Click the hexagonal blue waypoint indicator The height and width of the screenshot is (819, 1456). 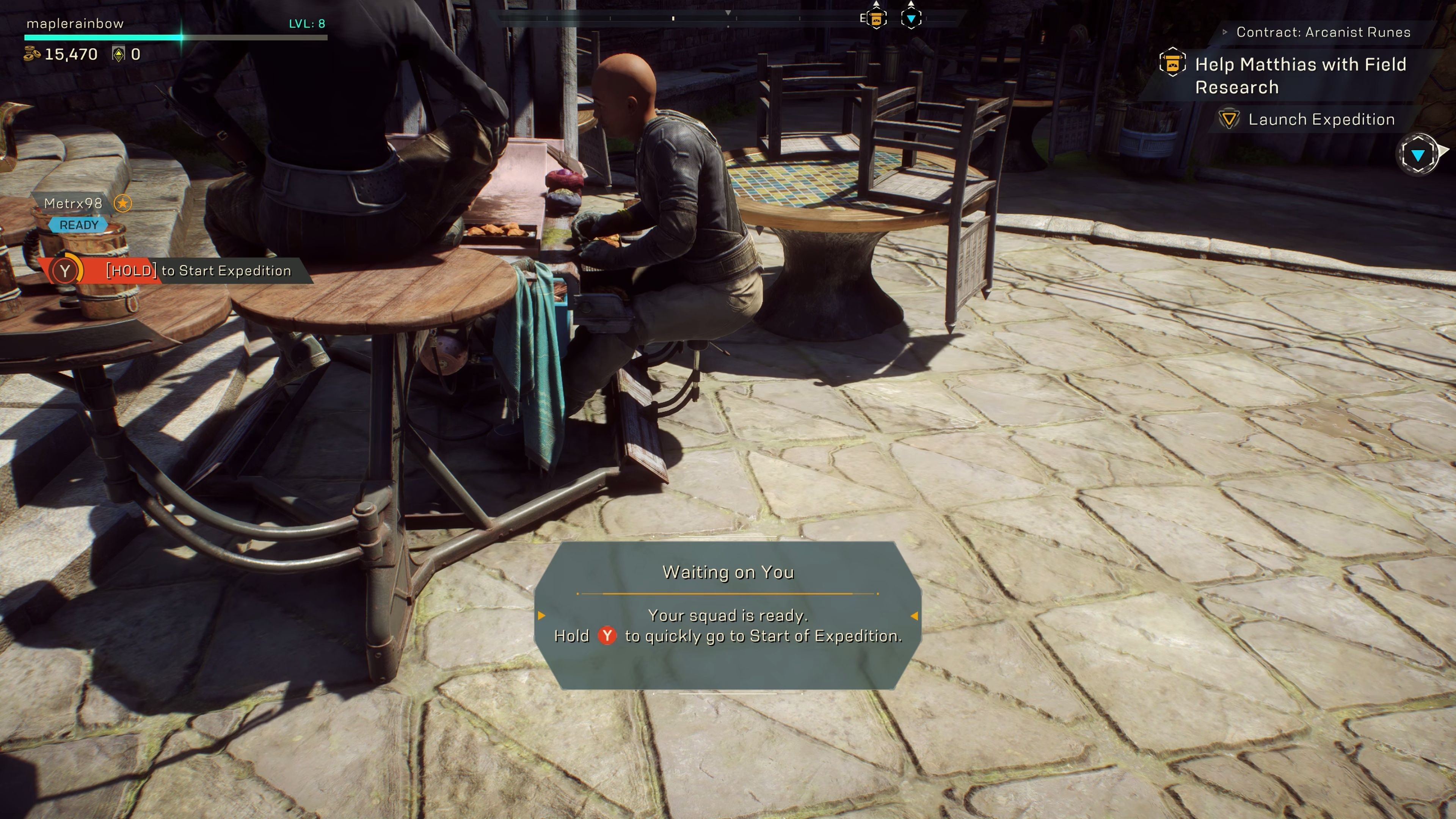click(x=1417, y=154)
